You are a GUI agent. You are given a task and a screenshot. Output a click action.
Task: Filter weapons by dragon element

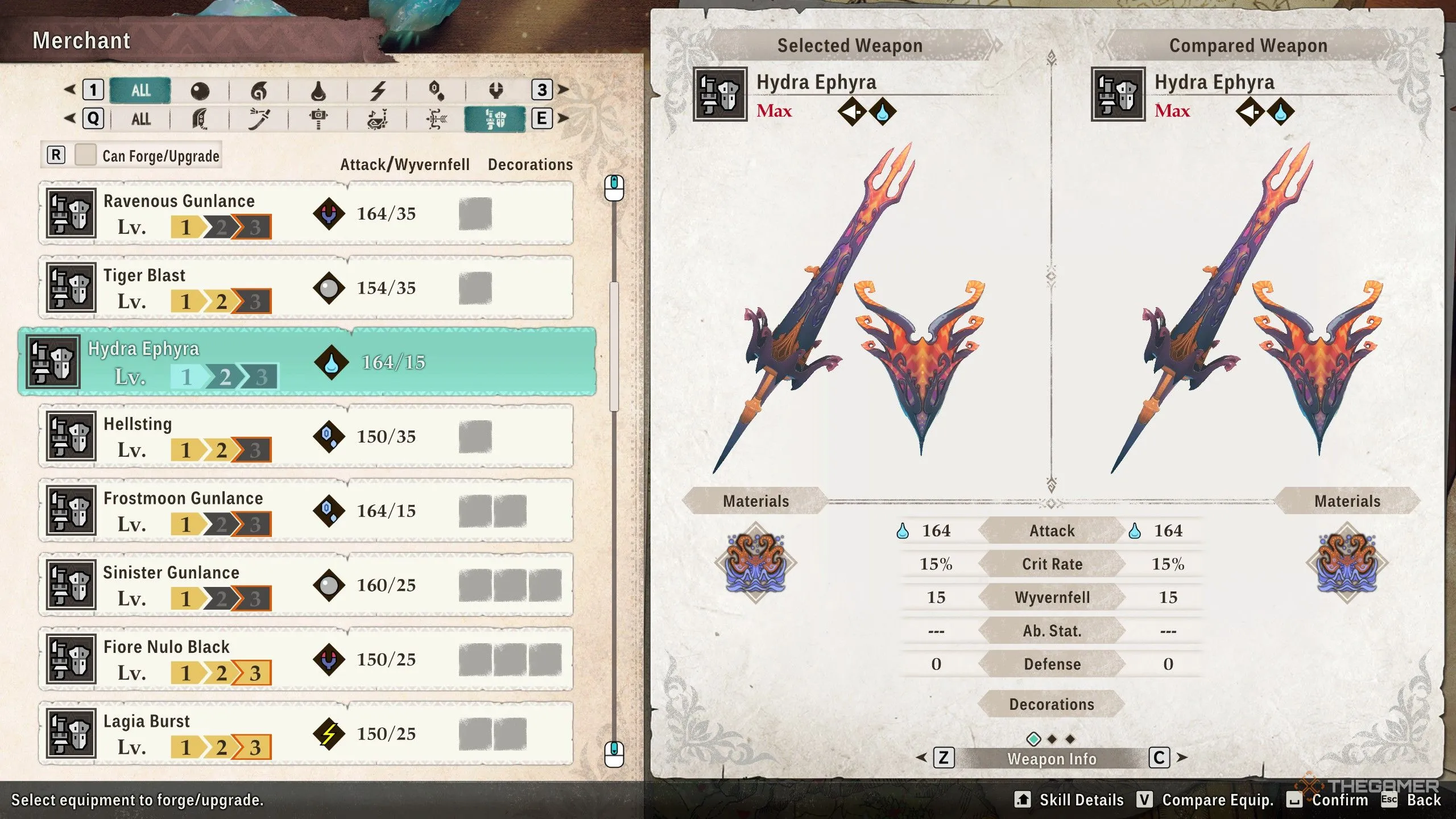click(x=496, y=90)
